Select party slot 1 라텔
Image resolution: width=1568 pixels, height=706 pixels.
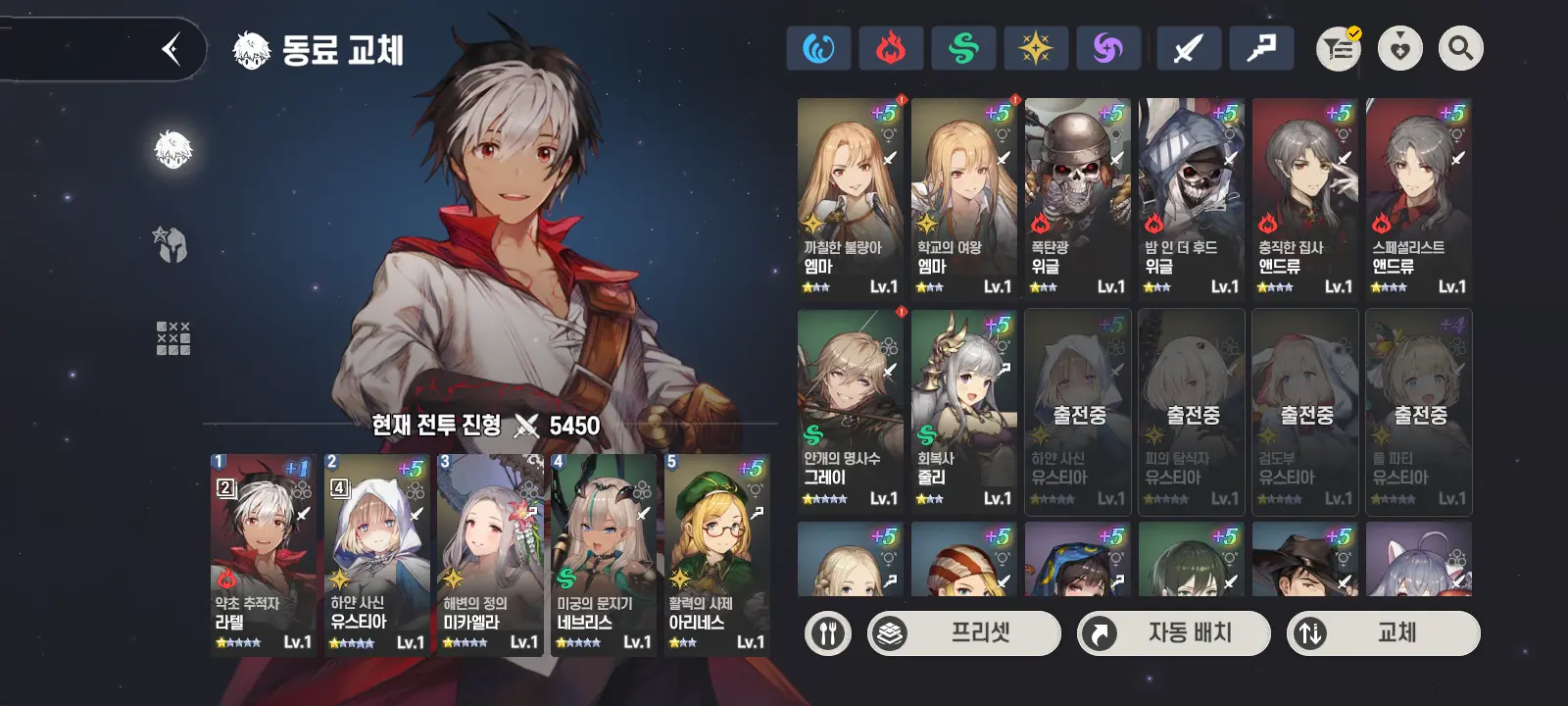pyautogui.click(x=264, y=554)
